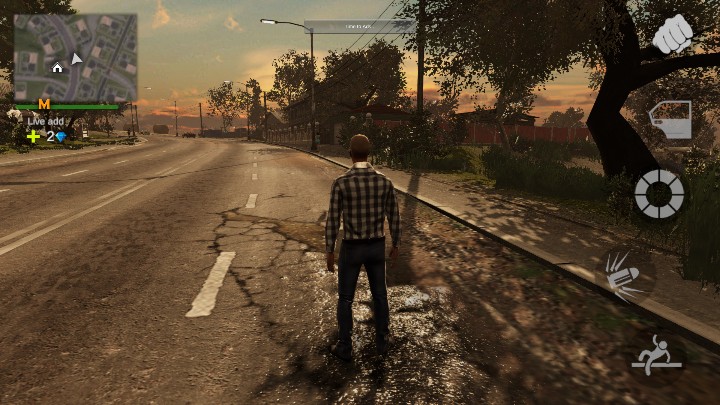The width and height of the screenshot is (720, 405).
Task: Select the house marker on the minimap
Action: pos(57,67)
